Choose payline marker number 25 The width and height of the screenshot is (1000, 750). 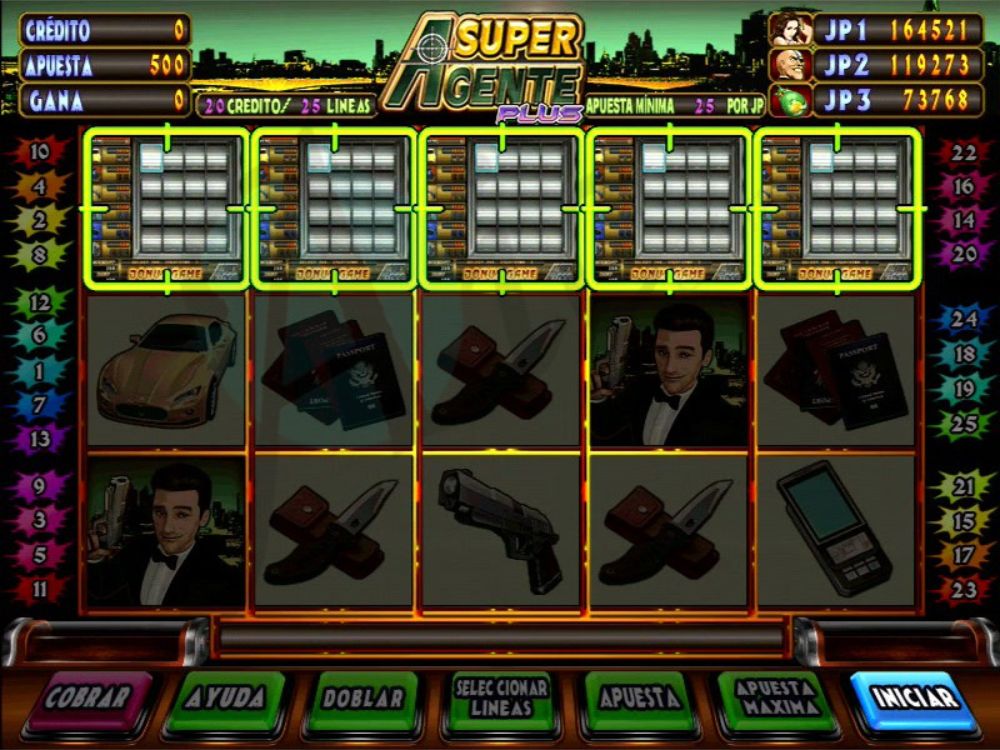tap(963, 423)
